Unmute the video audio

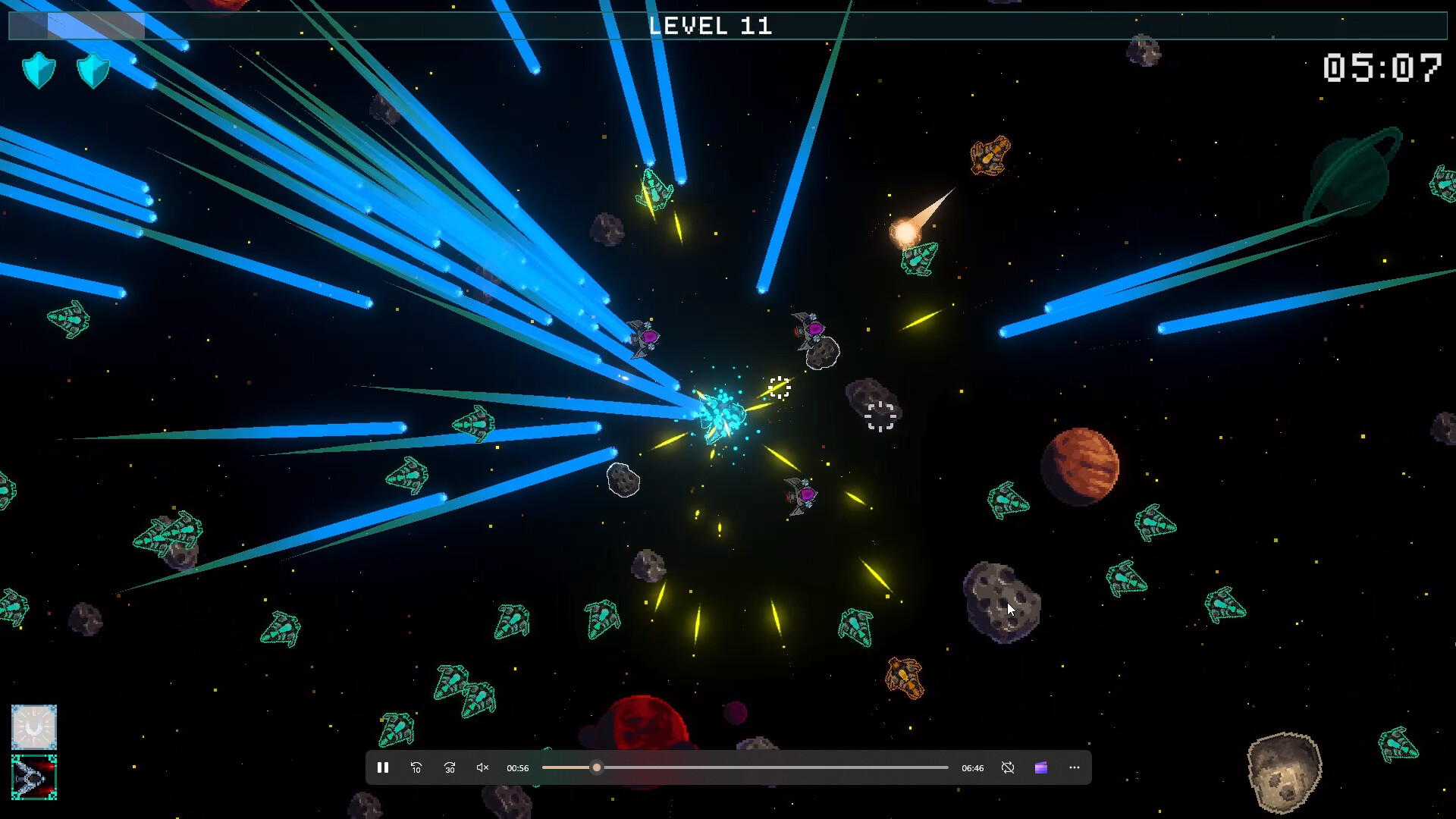click(x=482, y=767)
